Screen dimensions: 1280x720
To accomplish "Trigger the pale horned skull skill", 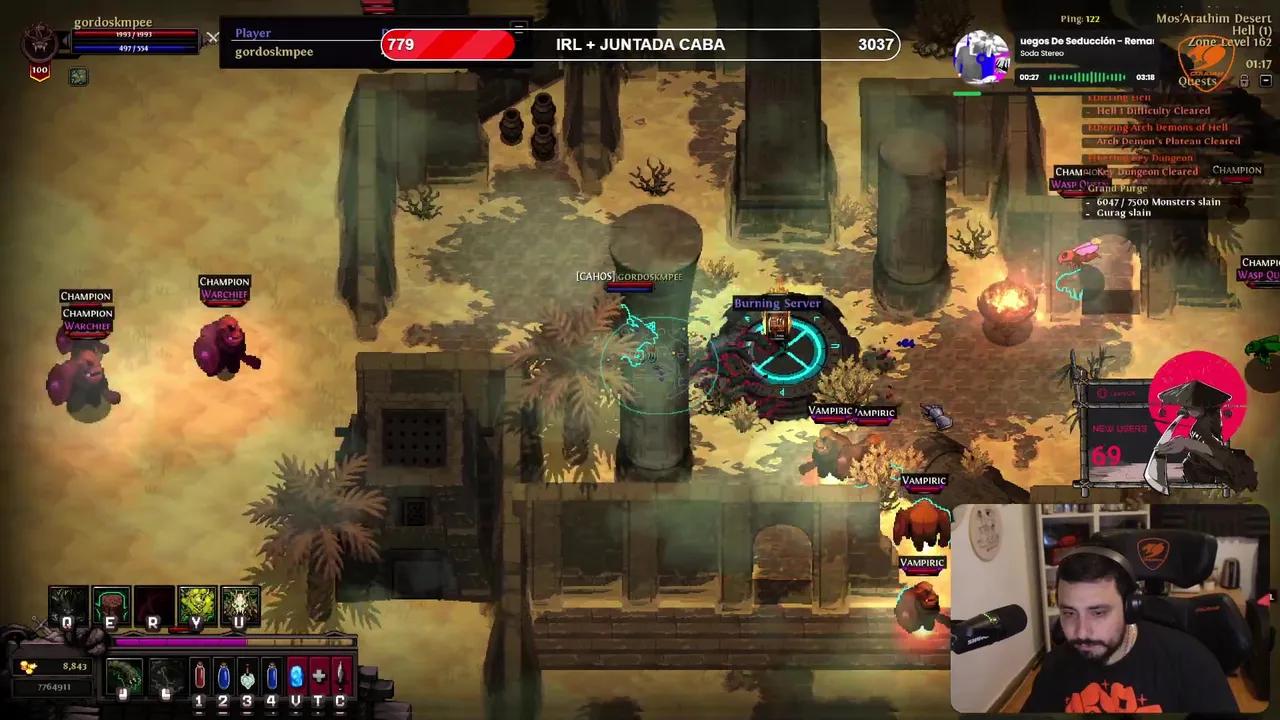I will pyautogui.click(x=240, y=604).
